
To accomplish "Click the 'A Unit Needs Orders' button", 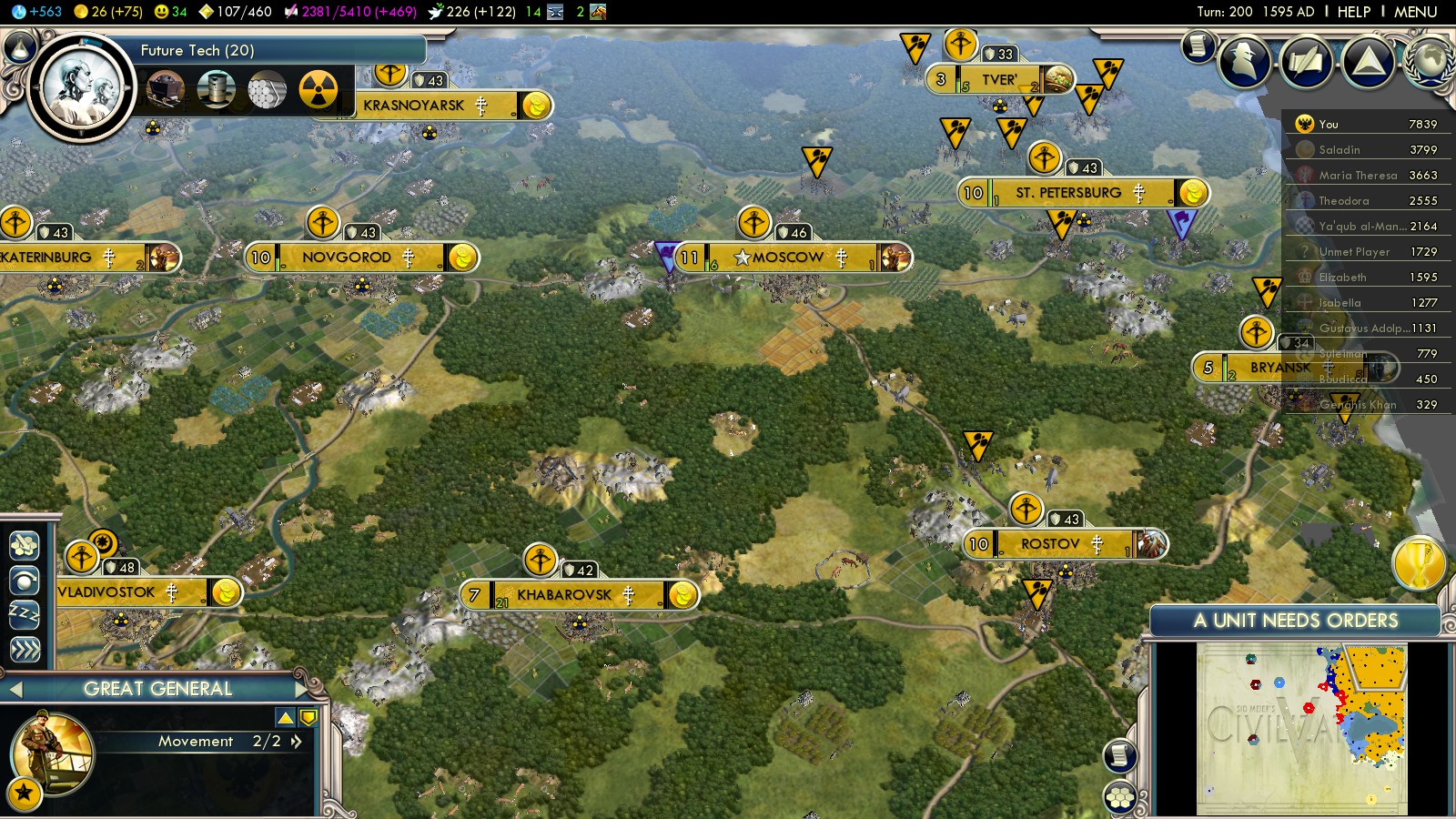I will [1295, 621].
